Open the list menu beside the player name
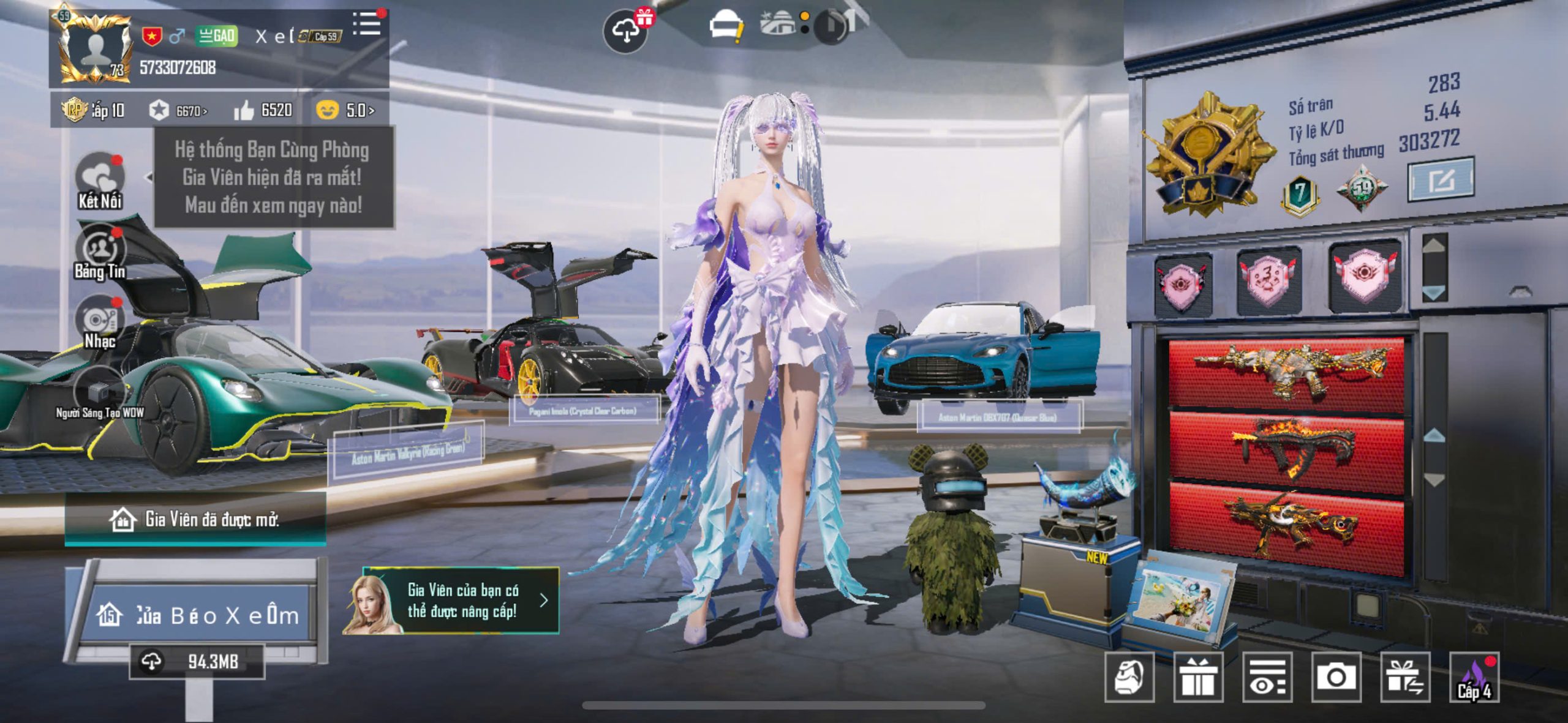1568x723 pixels. pyautogui.click(x=366, y=24)
